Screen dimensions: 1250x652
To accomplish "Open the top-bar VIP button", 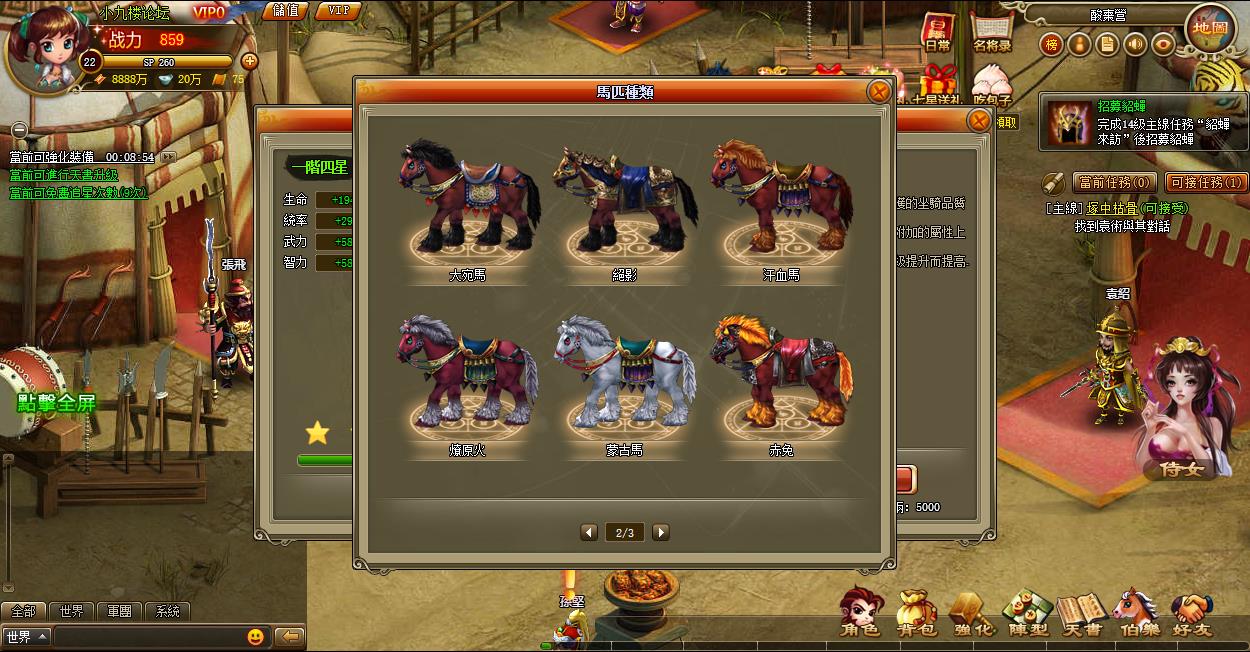I will (x=338, y=11).
